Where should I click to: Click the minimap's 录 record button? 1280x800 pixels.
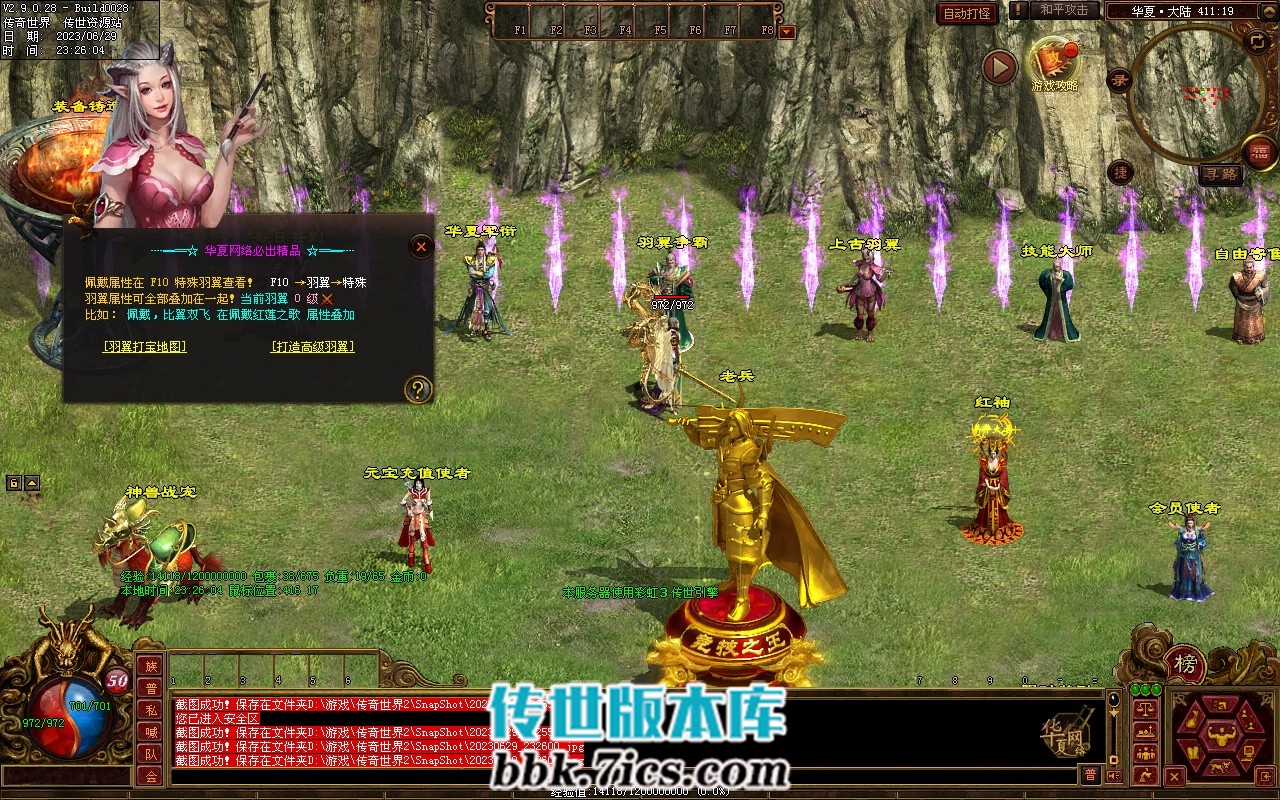click(x=1120, y=80)
